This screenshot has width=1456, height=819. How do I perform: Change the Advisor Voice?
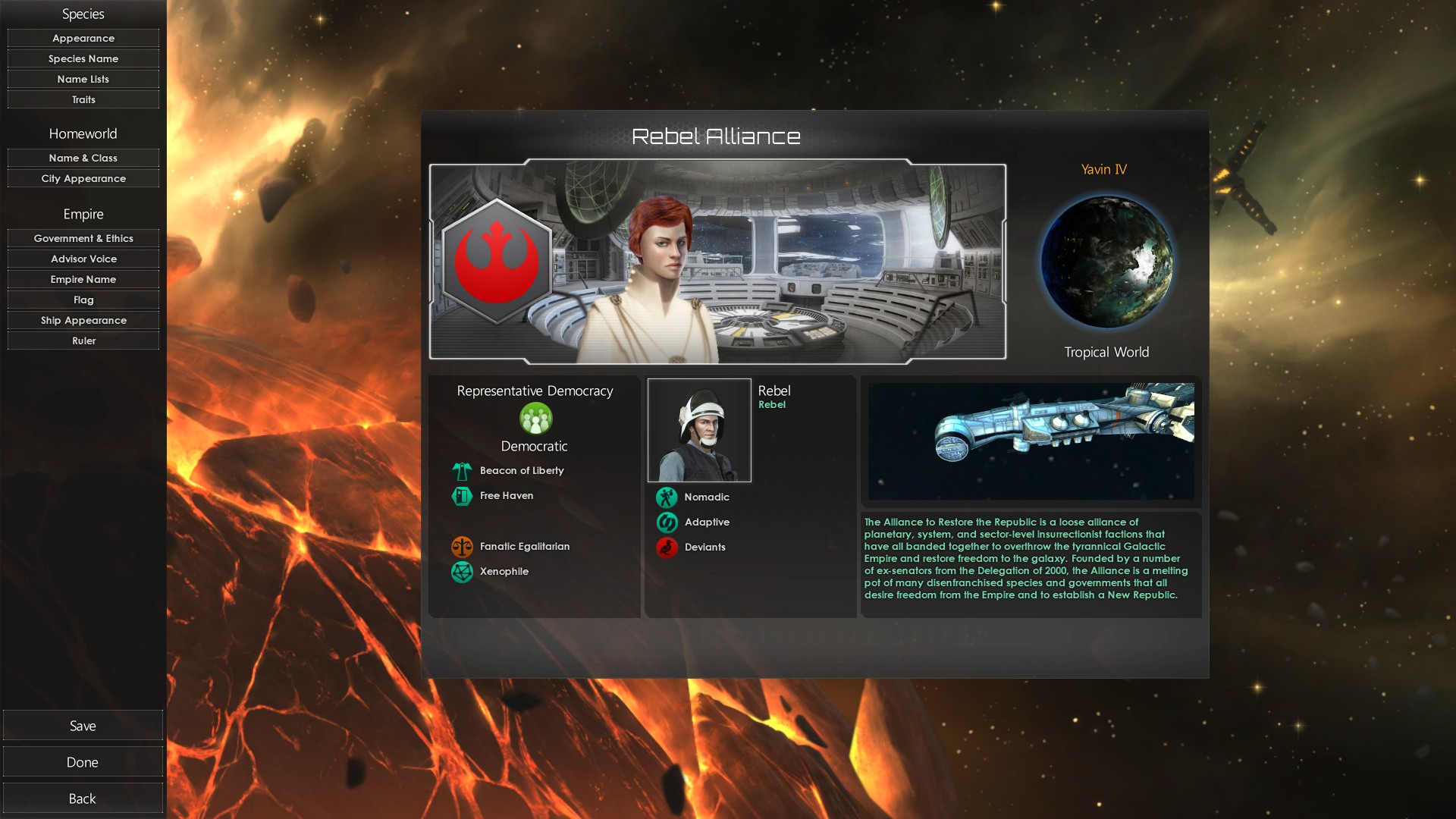pos(83,259)
